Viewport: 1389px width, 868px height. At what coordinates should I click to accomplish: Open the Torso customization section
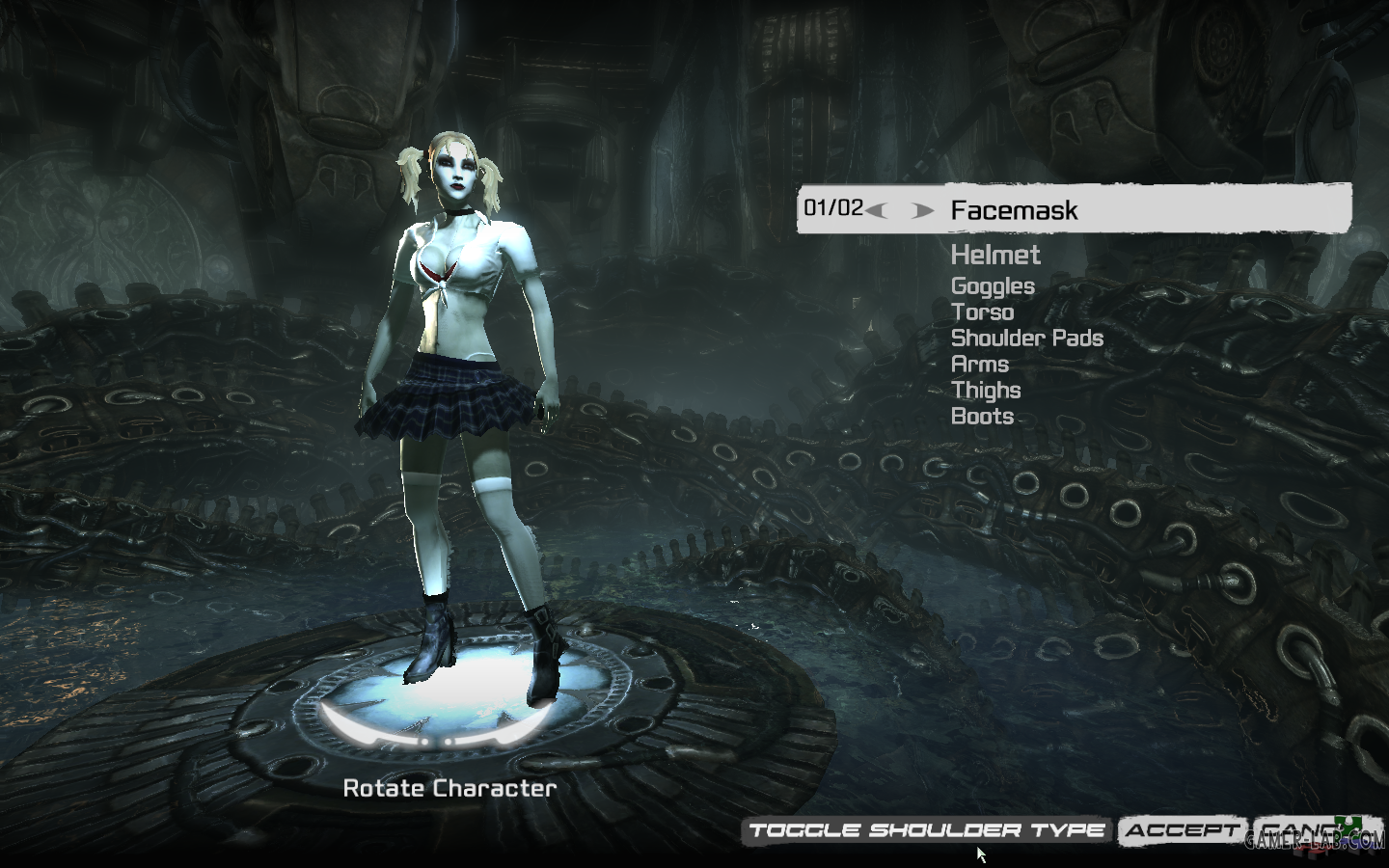(x=983, y=312)
